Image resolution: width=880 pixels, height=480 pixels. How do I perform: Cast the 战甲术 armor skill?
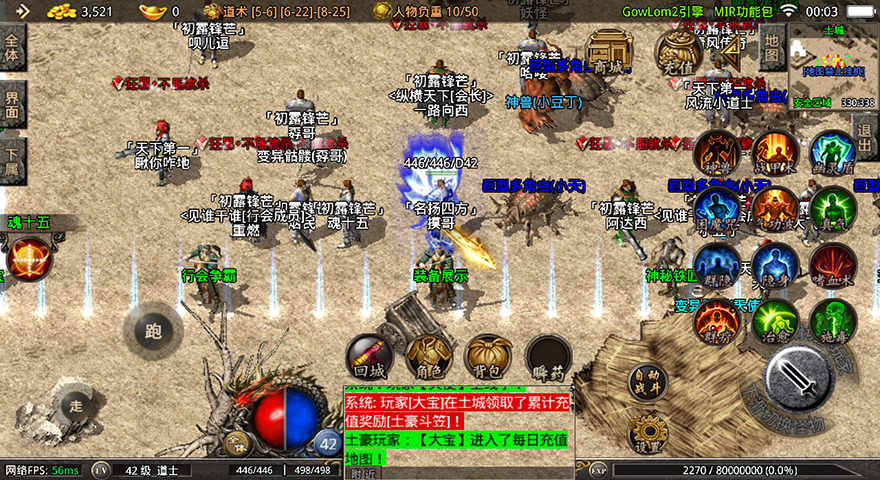(x=775, y=152)
